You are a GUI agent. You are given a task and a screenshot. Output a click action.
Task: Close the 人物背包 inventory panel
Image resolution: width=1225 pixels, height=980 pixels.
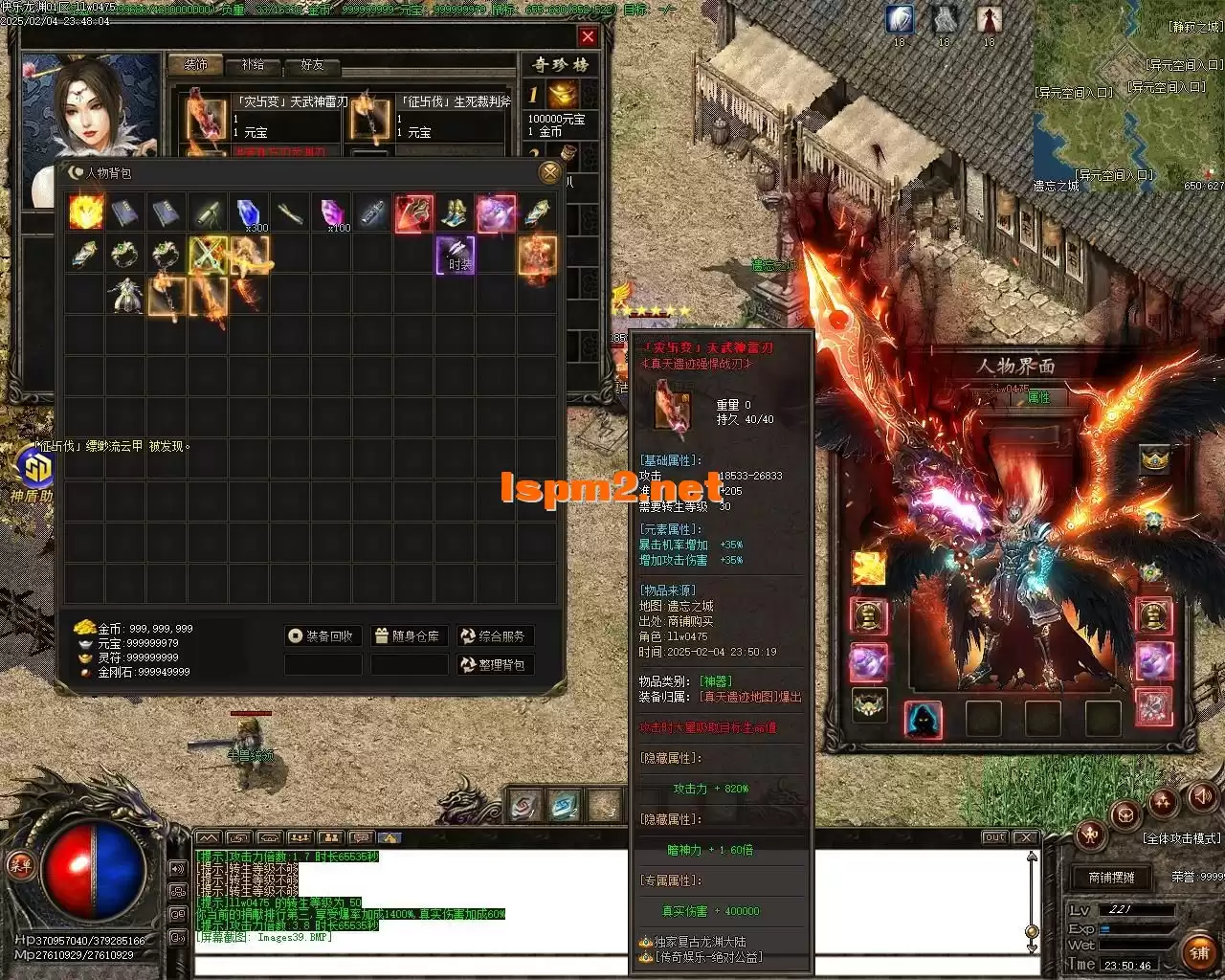point(549,172)
